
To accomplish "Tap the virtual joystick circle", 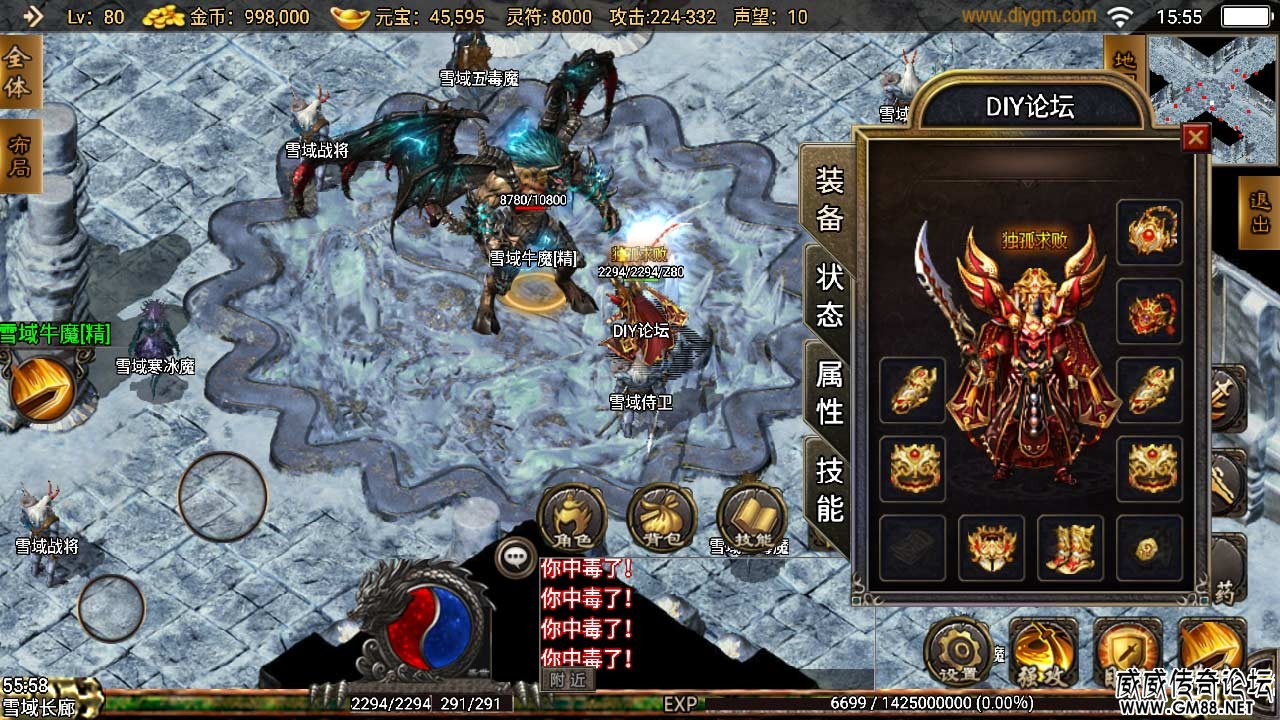I will tap(222, 497).
